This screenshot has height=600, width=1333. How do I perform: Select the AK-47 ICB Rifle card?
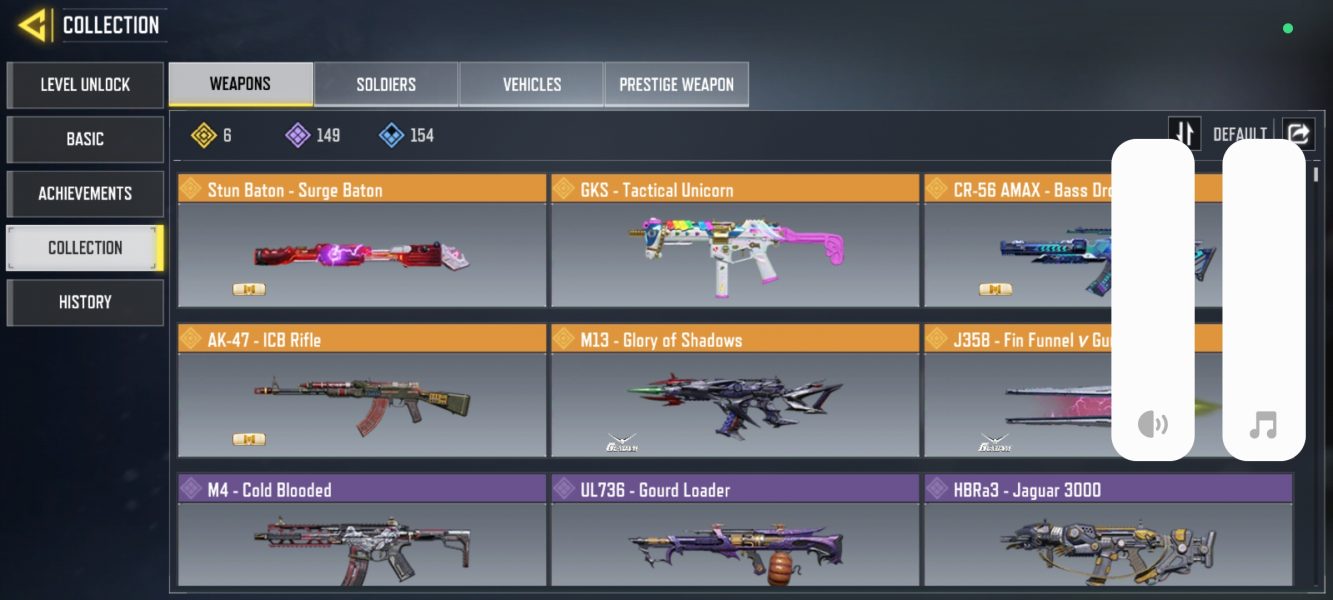coord(362,392)
